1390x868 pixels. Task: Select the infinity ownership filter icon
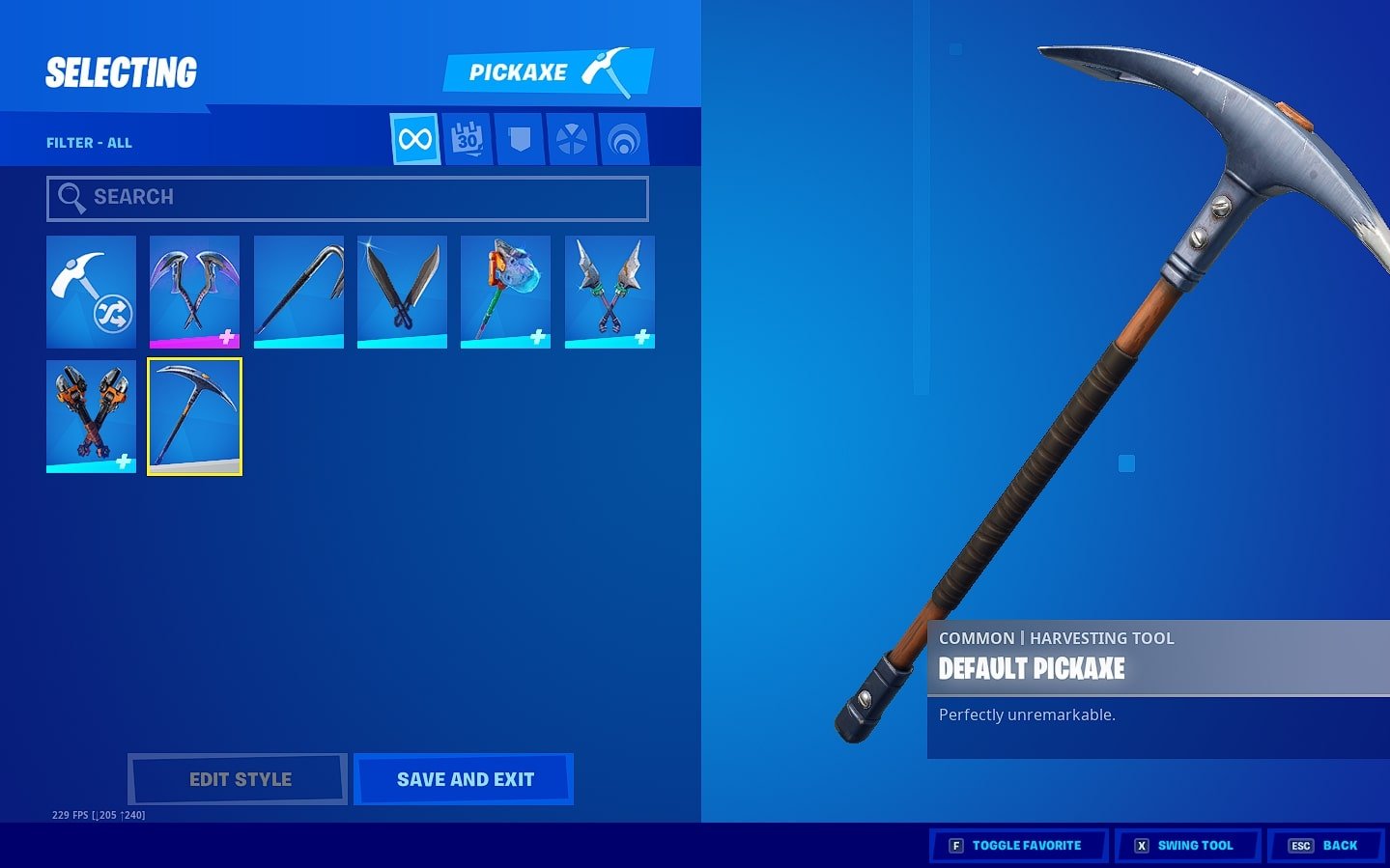pos(413,138)
